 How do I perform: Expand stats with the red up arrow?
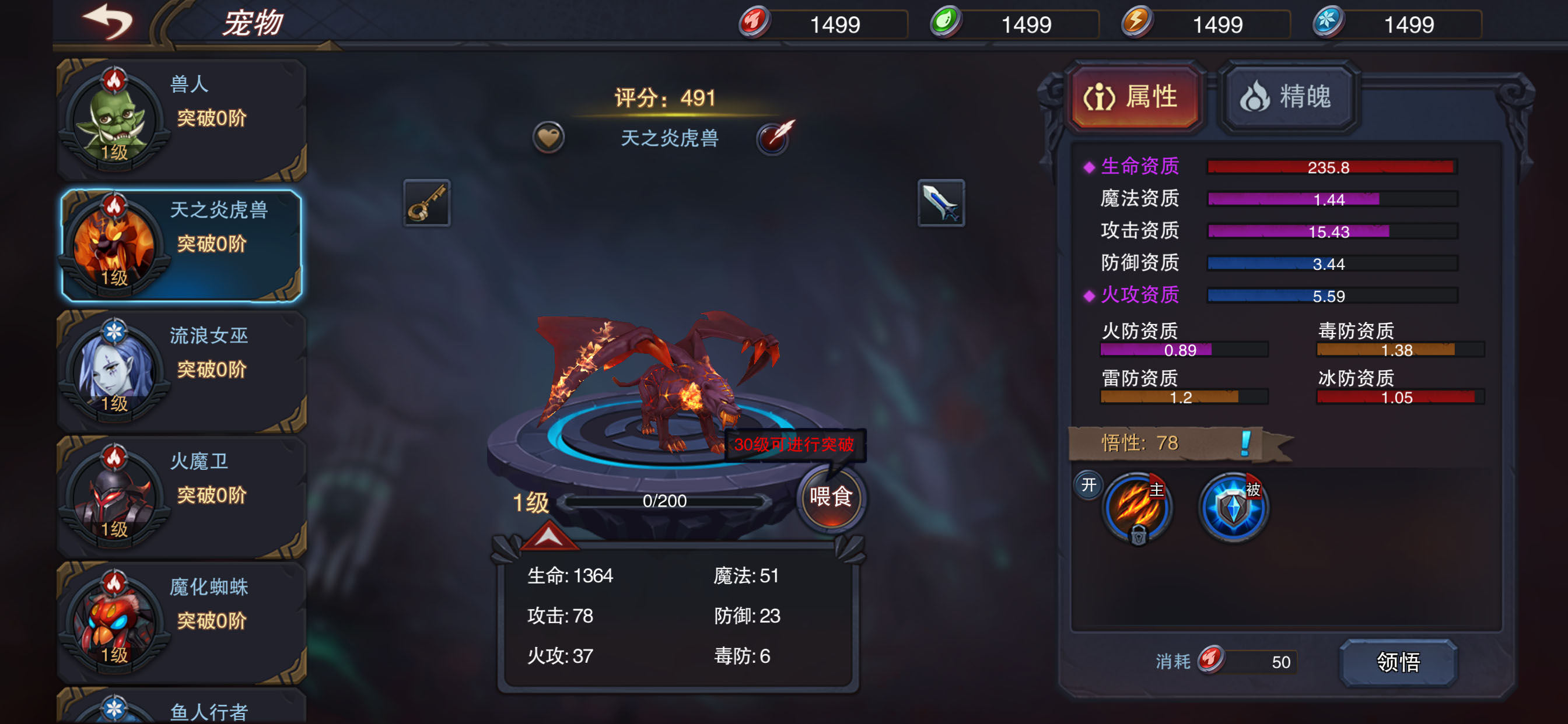coord(548,537)
